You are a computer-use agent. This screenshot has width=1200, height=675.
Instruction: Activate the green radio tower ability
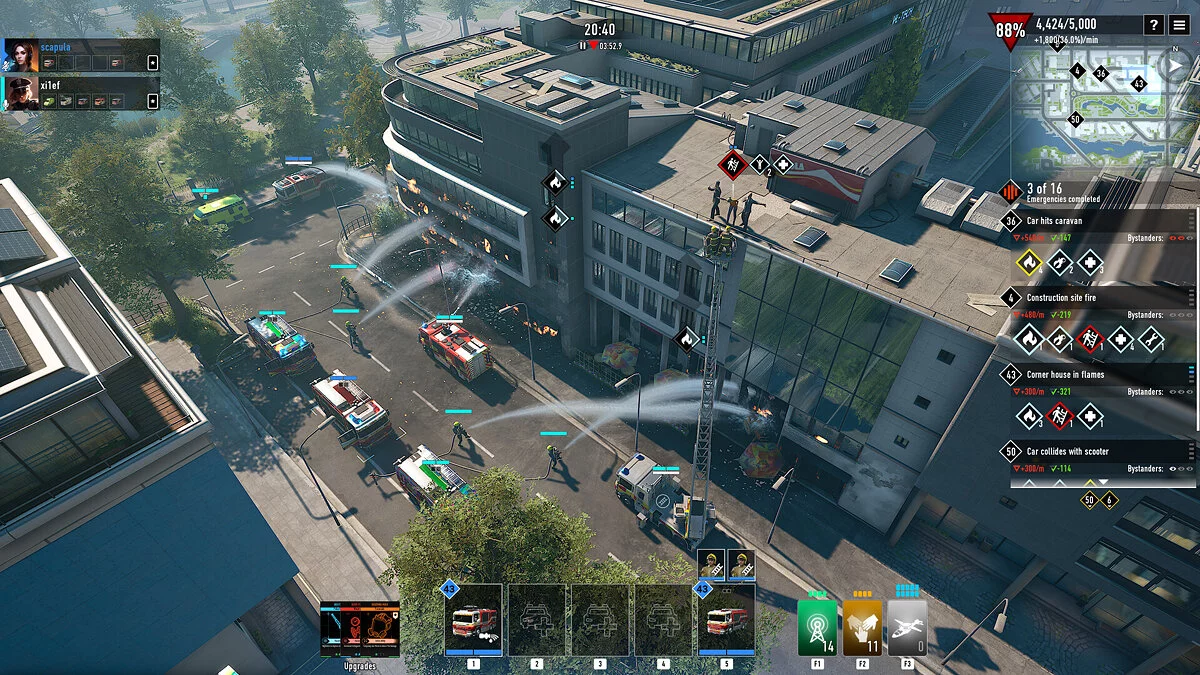(x=818, y=627)
